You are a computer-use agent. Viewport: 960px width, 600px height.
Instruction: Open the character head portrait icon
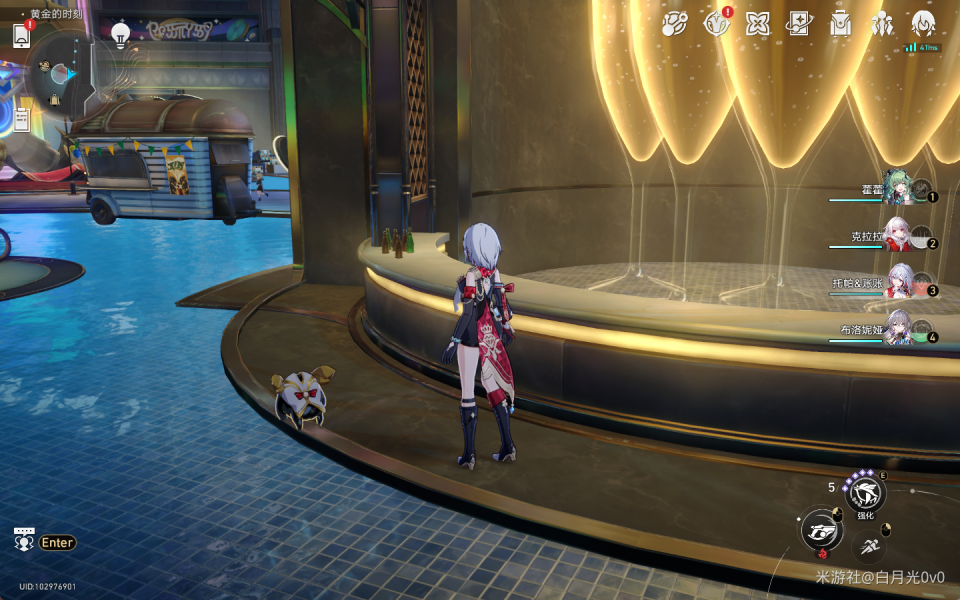(x=923, y=24)
